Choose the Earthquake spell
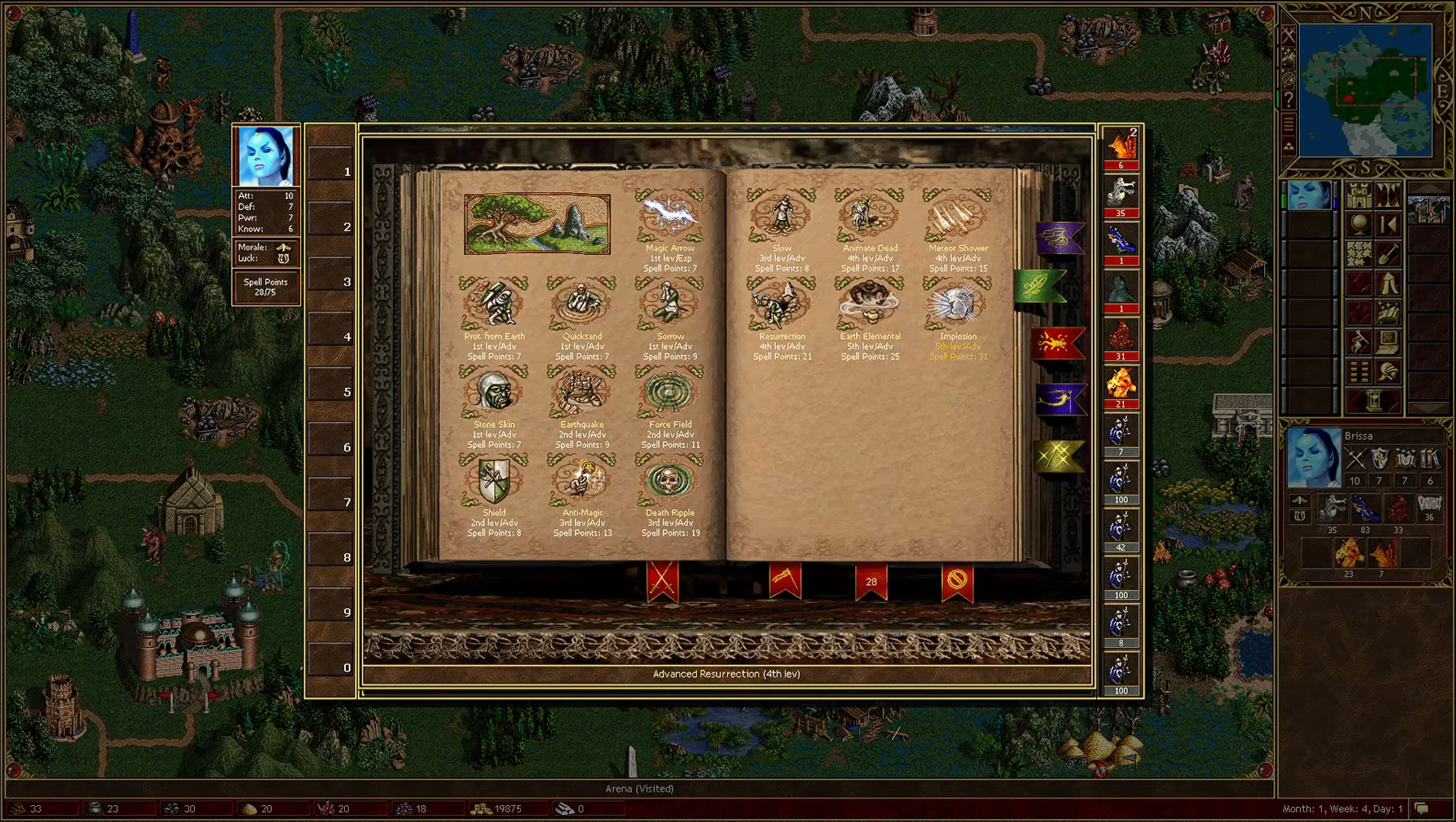Image resolution: width=1456 pixels, height=822 pixels. click(x=582, y=392)
